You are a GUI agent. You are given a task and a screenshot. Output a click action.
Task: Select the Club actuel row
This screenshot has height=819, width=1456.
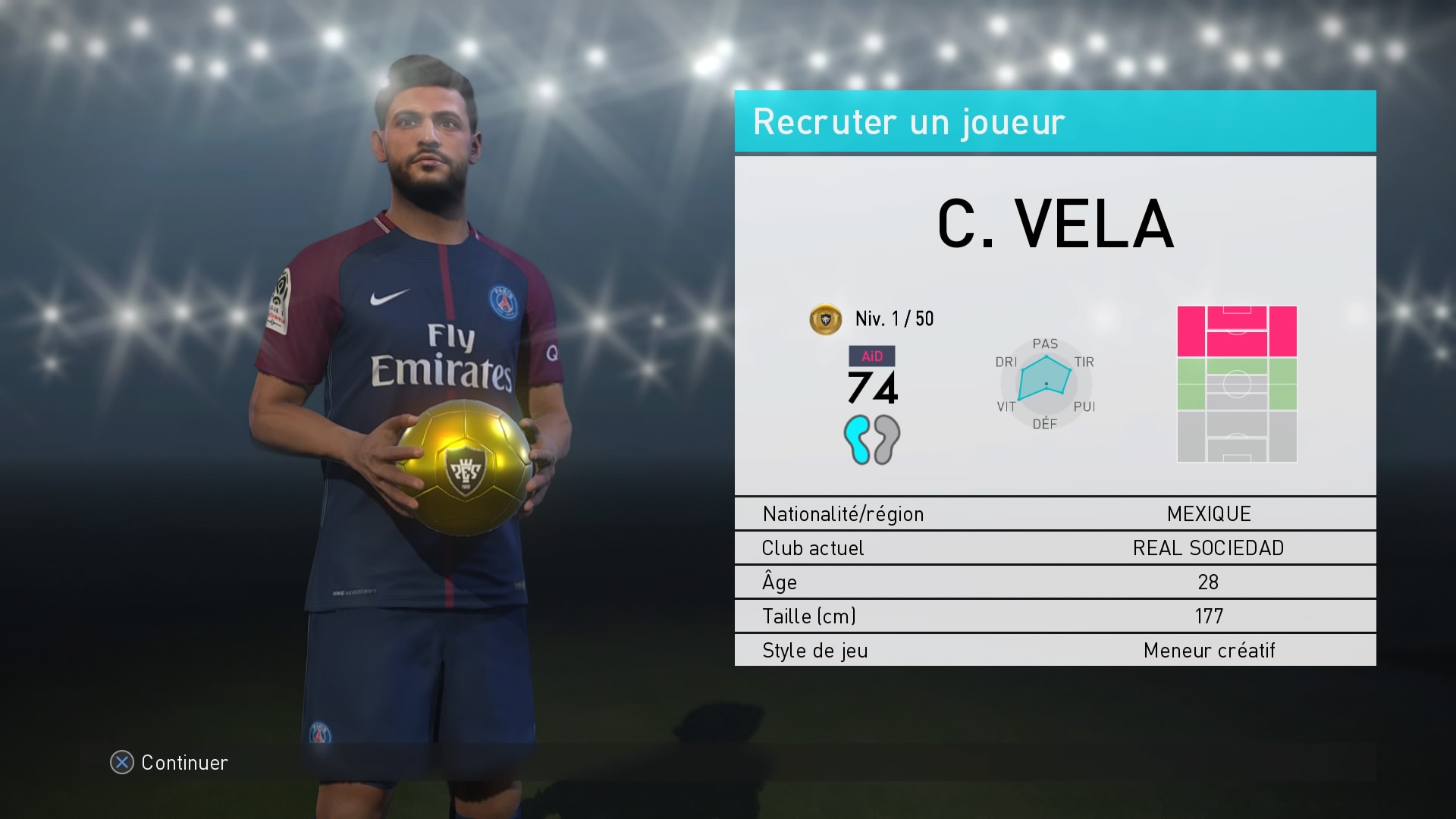(1055, 548)
